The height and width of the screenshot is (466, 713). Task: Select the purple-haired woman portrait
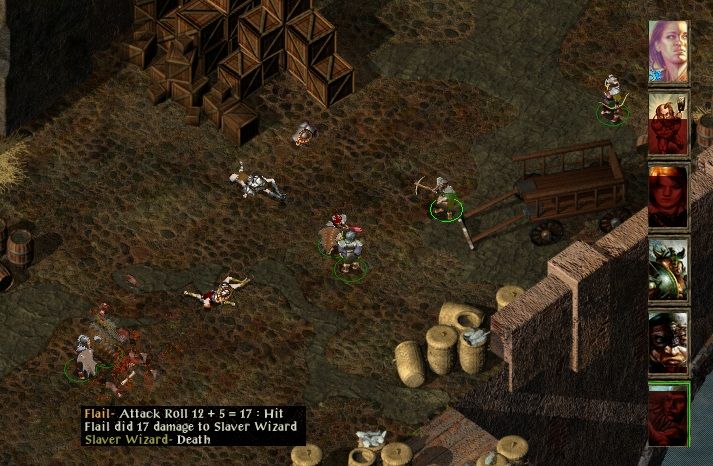[669, 52]
